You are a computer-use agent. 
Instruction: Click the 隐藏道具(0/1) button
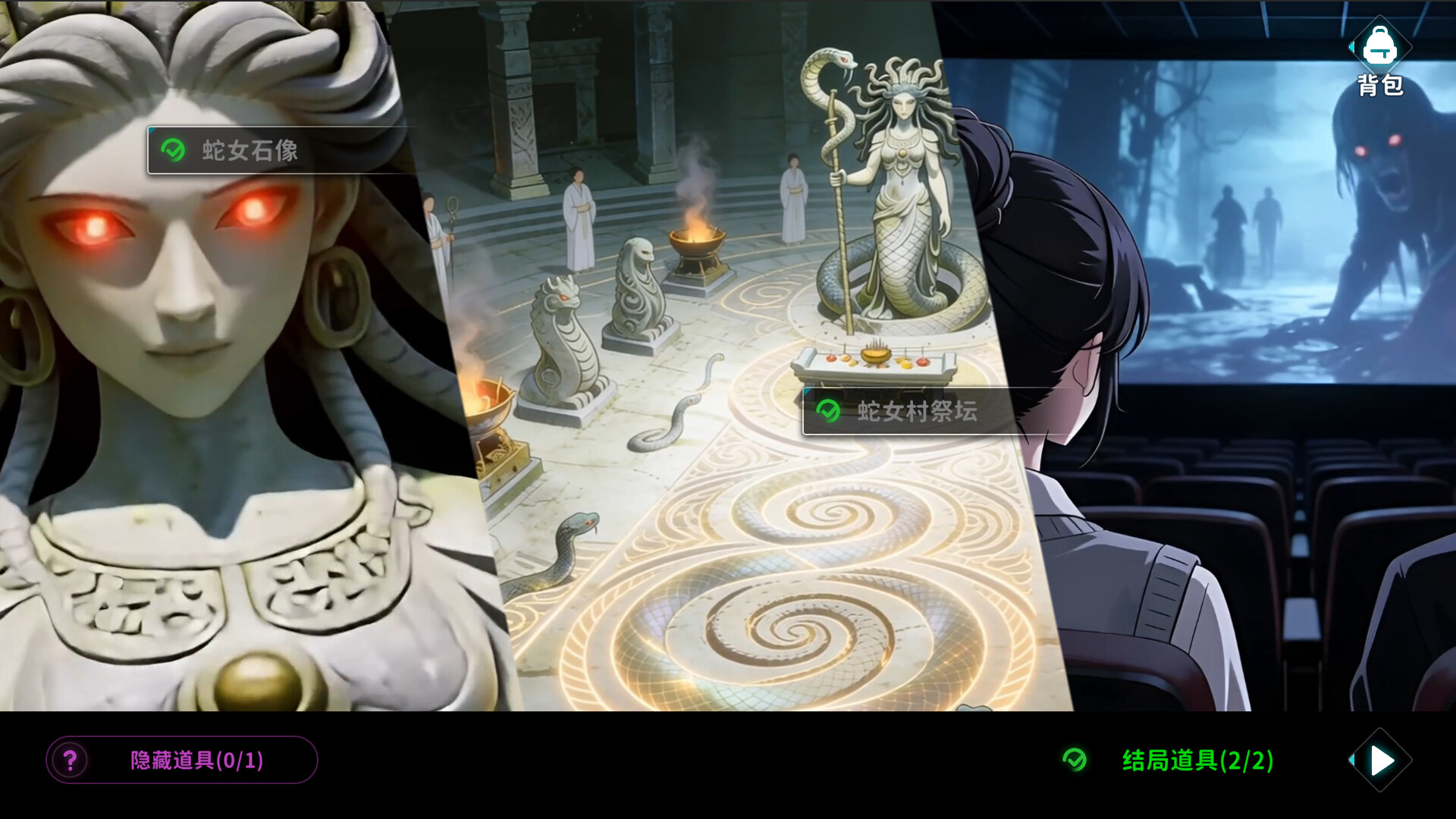pos(182,761)
